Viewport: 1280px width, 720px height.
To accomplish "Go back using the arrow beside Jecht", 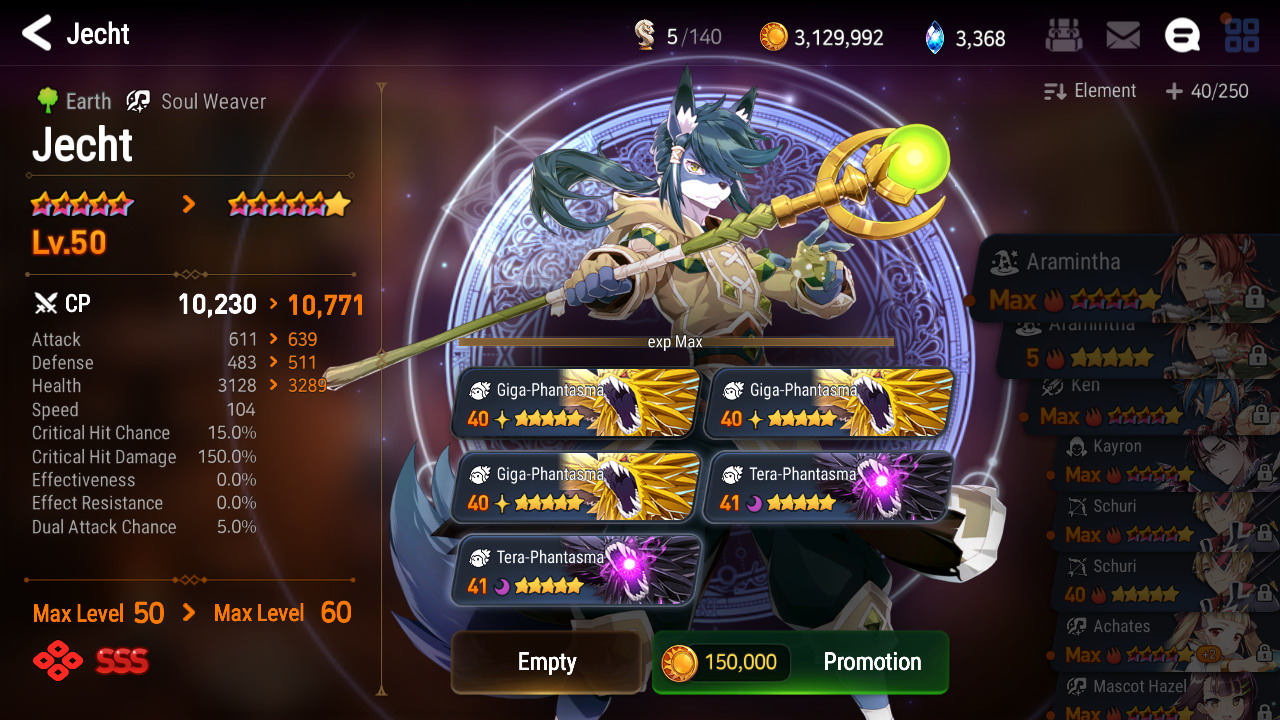I will tap(37, 34).
